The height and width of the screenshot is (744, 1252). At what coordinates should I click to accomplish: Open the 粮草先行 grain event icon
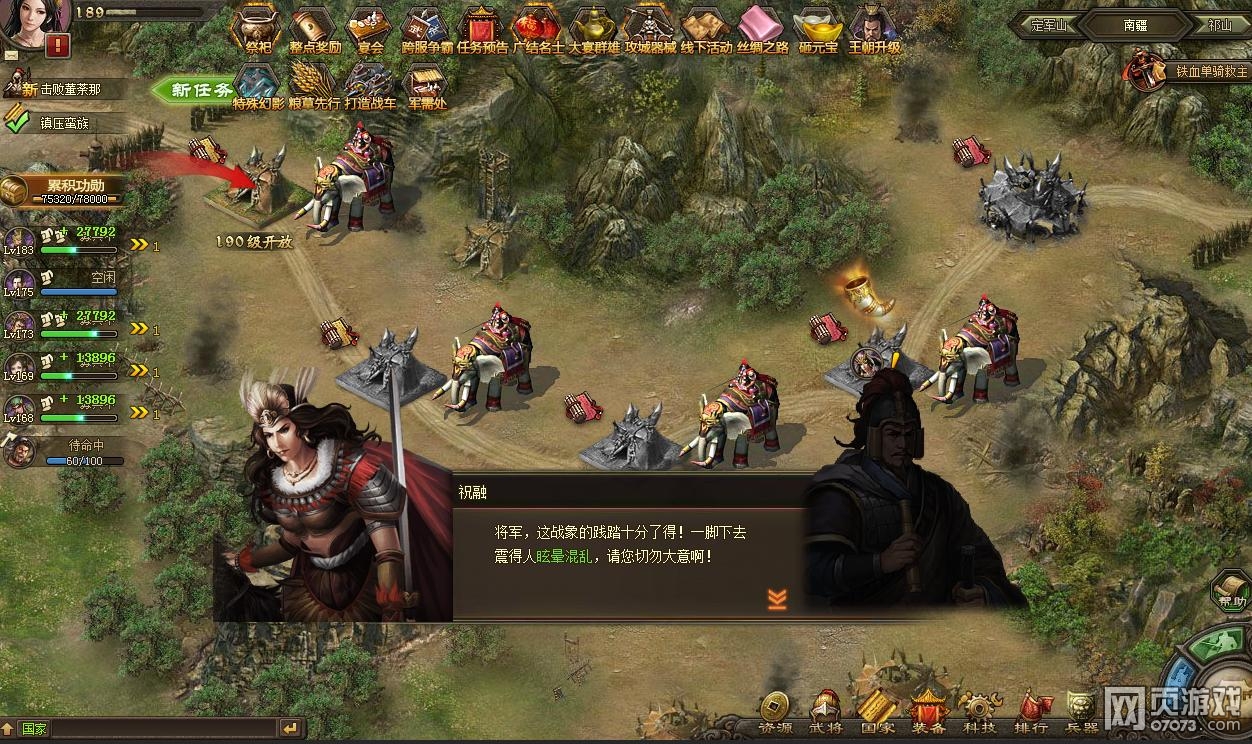(x=314, y=86)
